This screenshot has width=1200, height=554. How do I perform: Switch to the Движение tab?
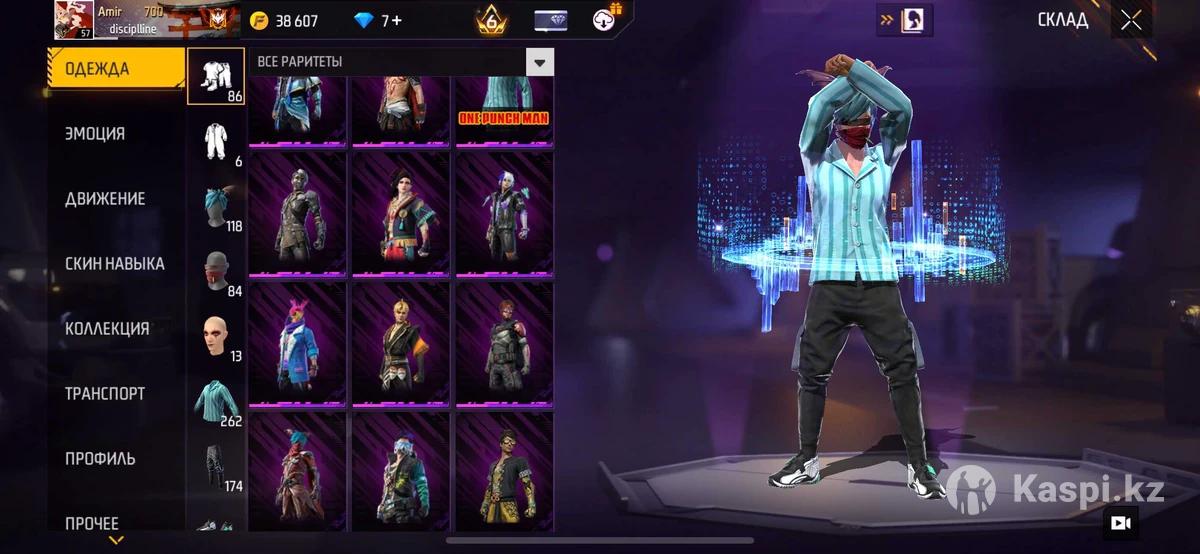coord(105,199)
